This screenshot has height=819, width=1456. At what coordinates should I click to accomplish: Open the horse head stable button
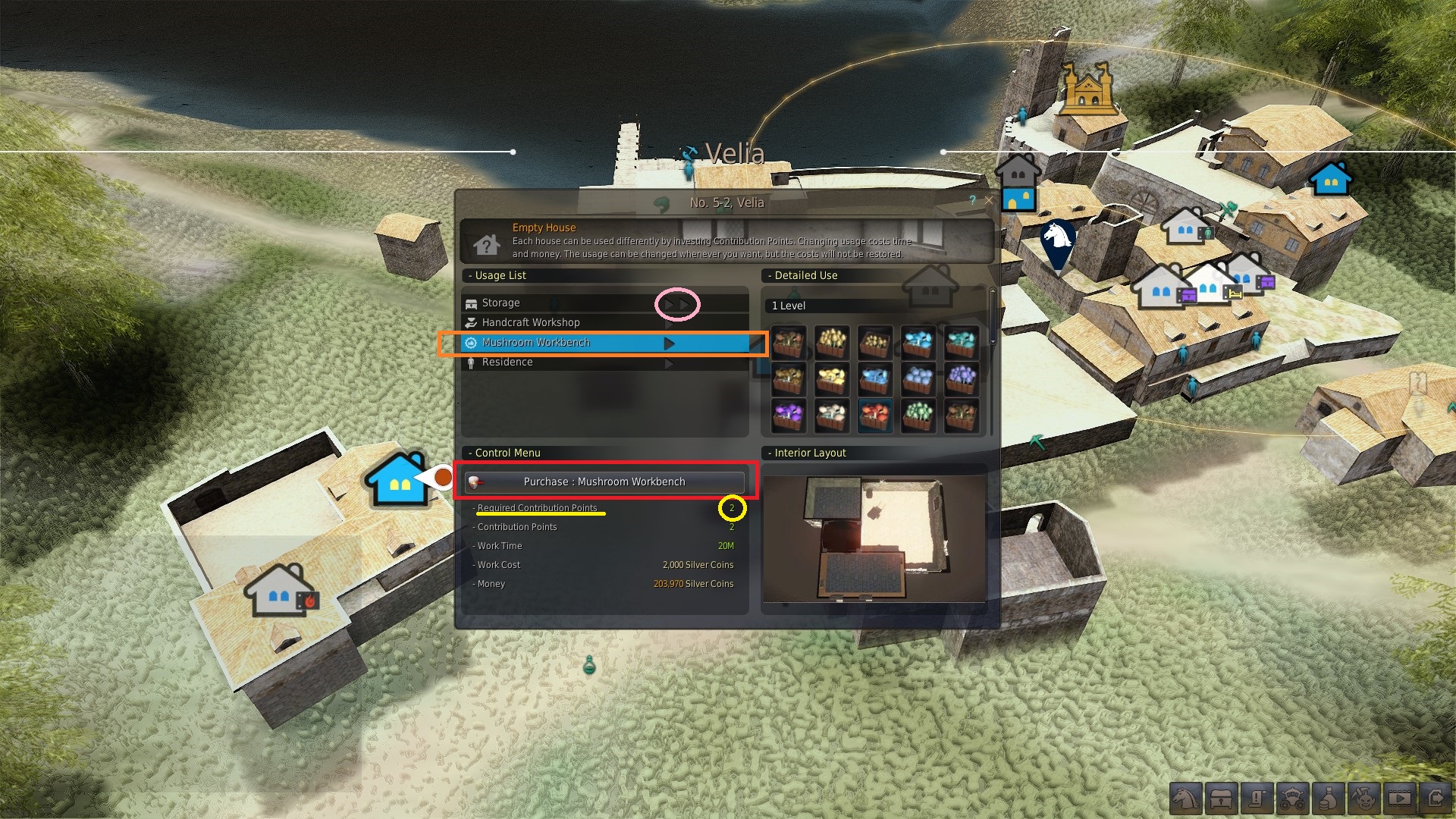(1186, 799)
